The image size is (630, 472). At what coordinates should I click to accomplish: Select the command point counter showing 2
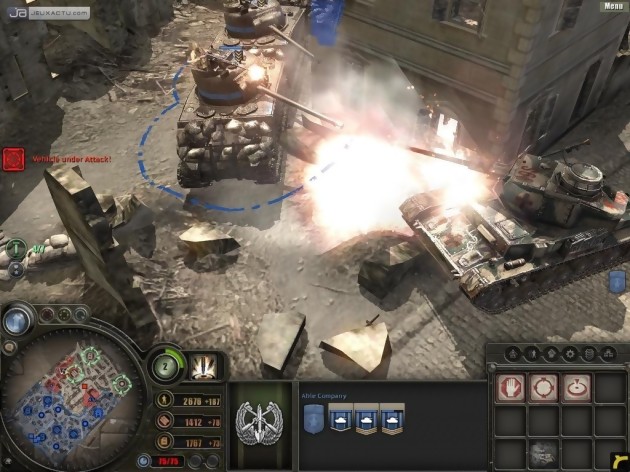pos(166,364)
